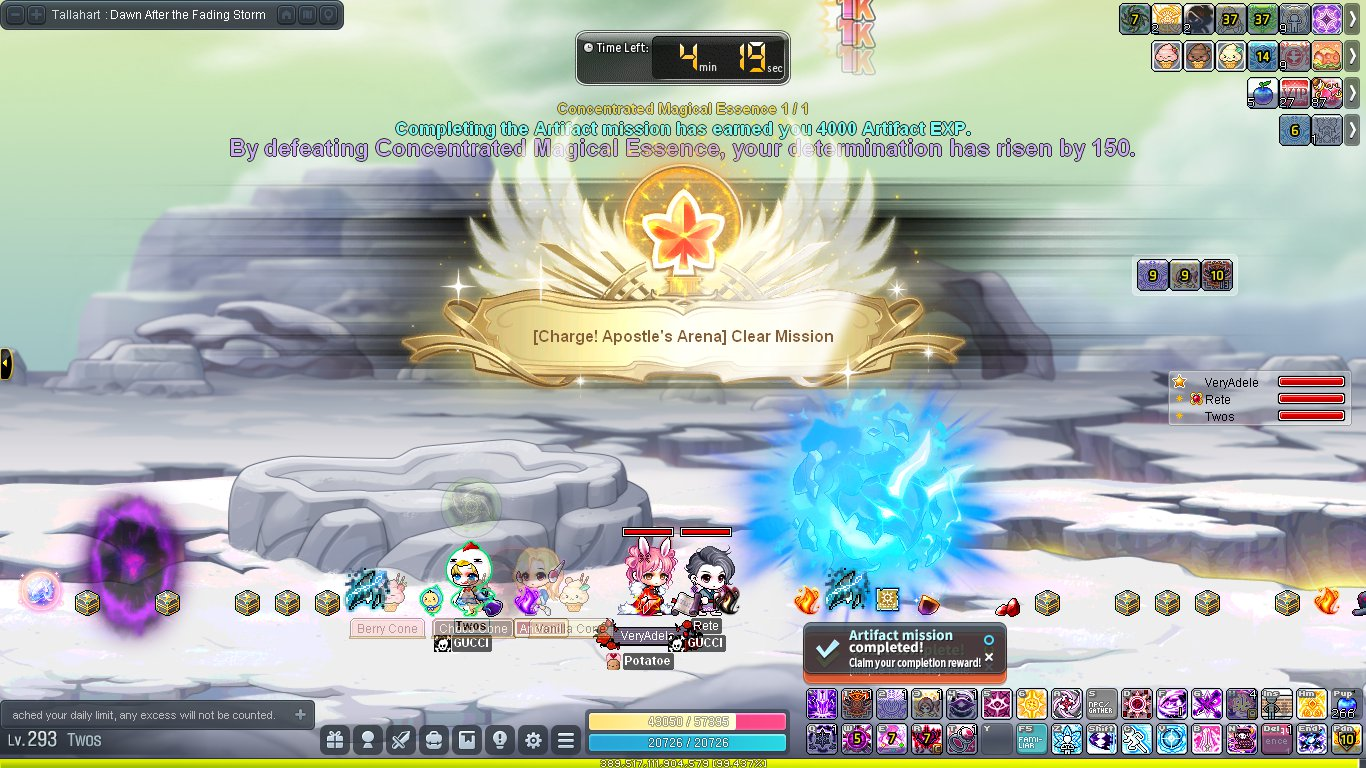This screenshot has width=1366, height=768.
Task: Click the pink ice cream cone buff
Action: click(x=1167, y=56)
